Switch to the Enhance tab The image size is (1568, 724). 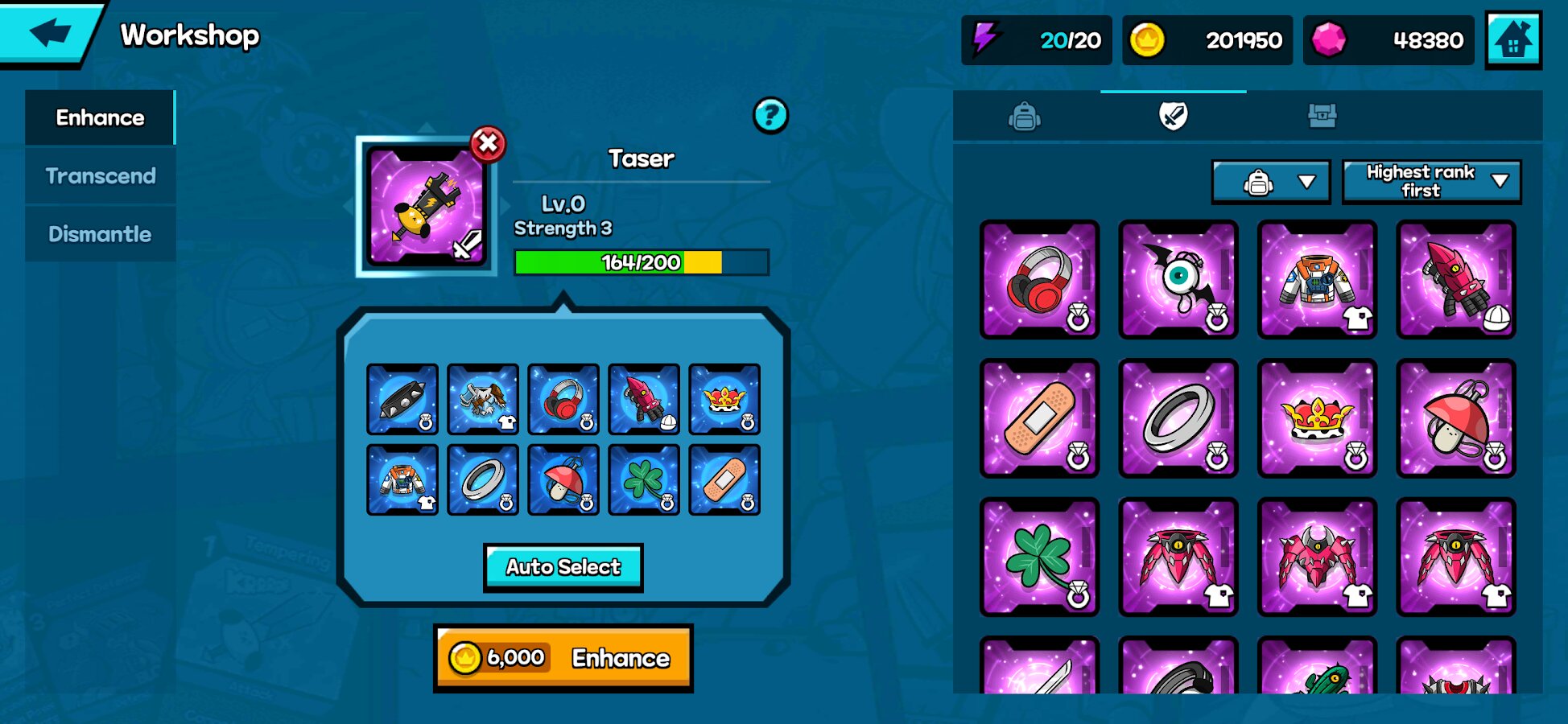pyautogui.click(x=100, y=117)
